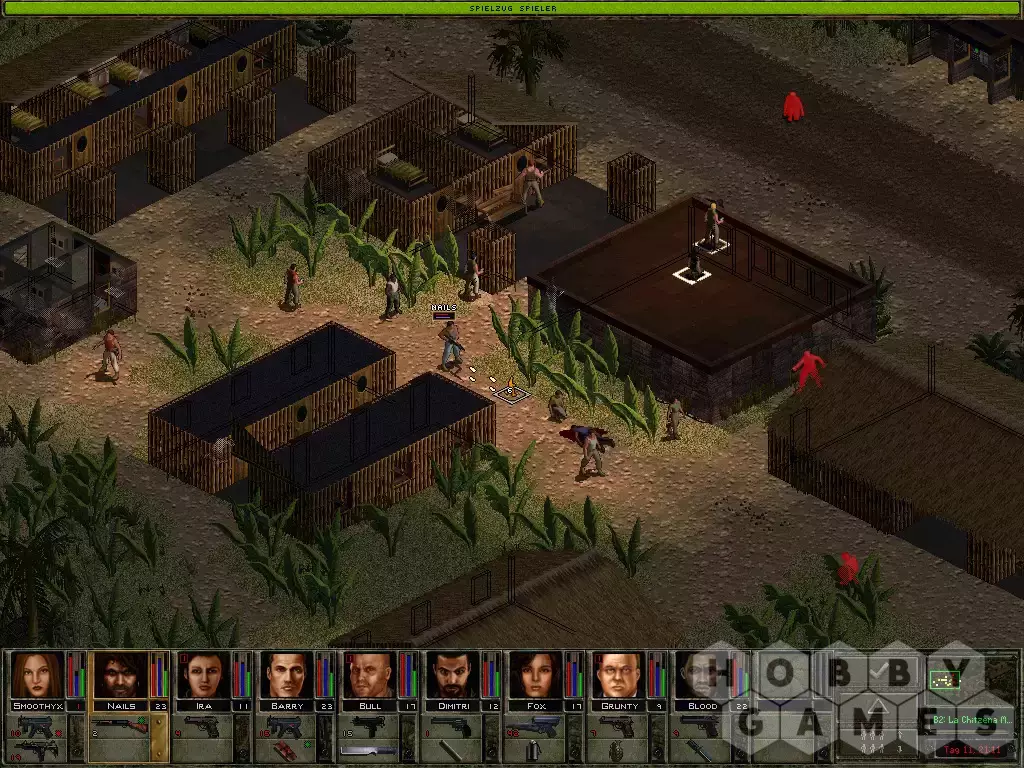Select Bull's combat knife slot
Viewport: 1024px width, 768px height.
pos(370,750)
